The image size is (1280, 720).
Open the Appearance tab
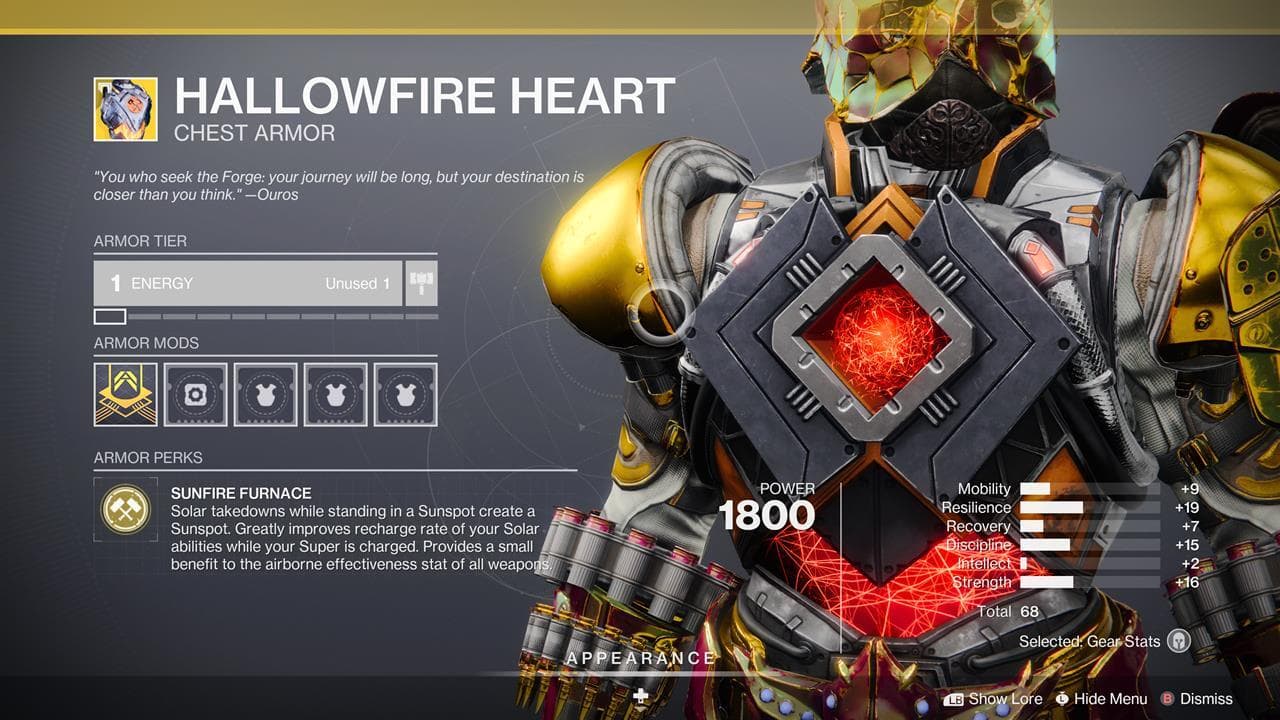(639, 659)
